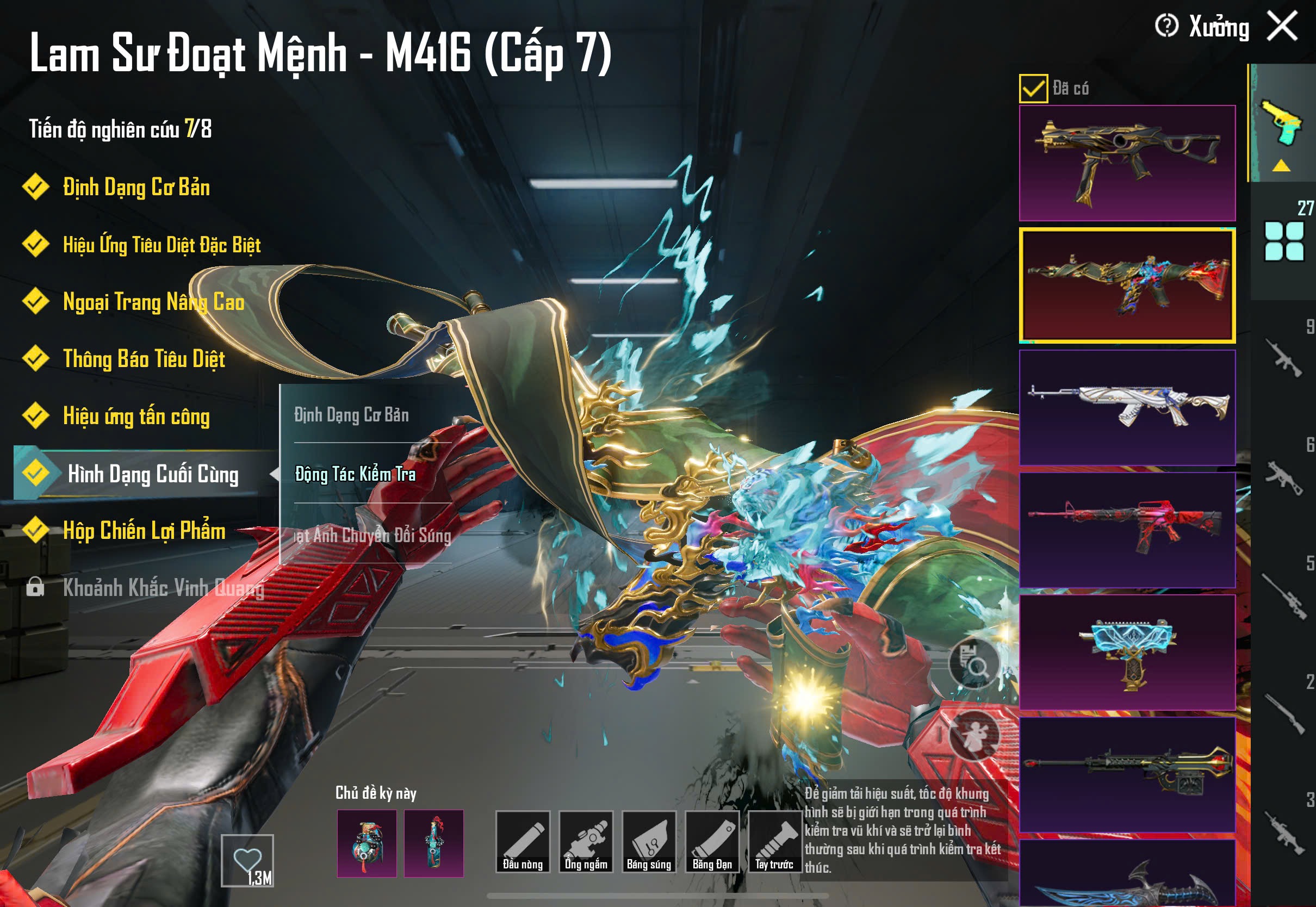Select the gold and black SMG skin thumbnail
Viewport: 1316px width, 907px height.
click(x=1127, y=163)
